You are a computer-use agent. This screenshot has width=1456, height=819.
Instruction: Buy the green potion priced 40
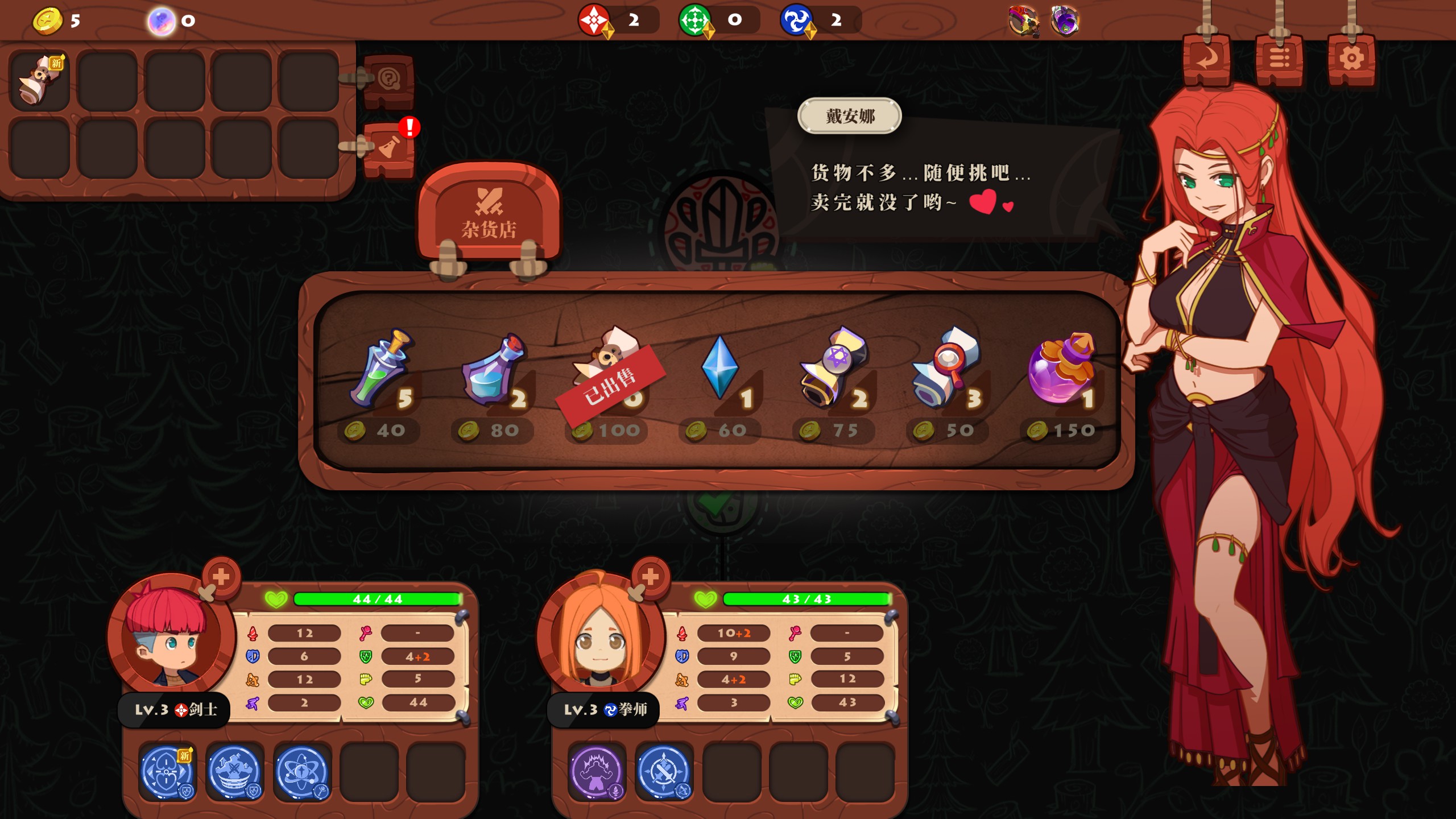[x=380, y=370]
